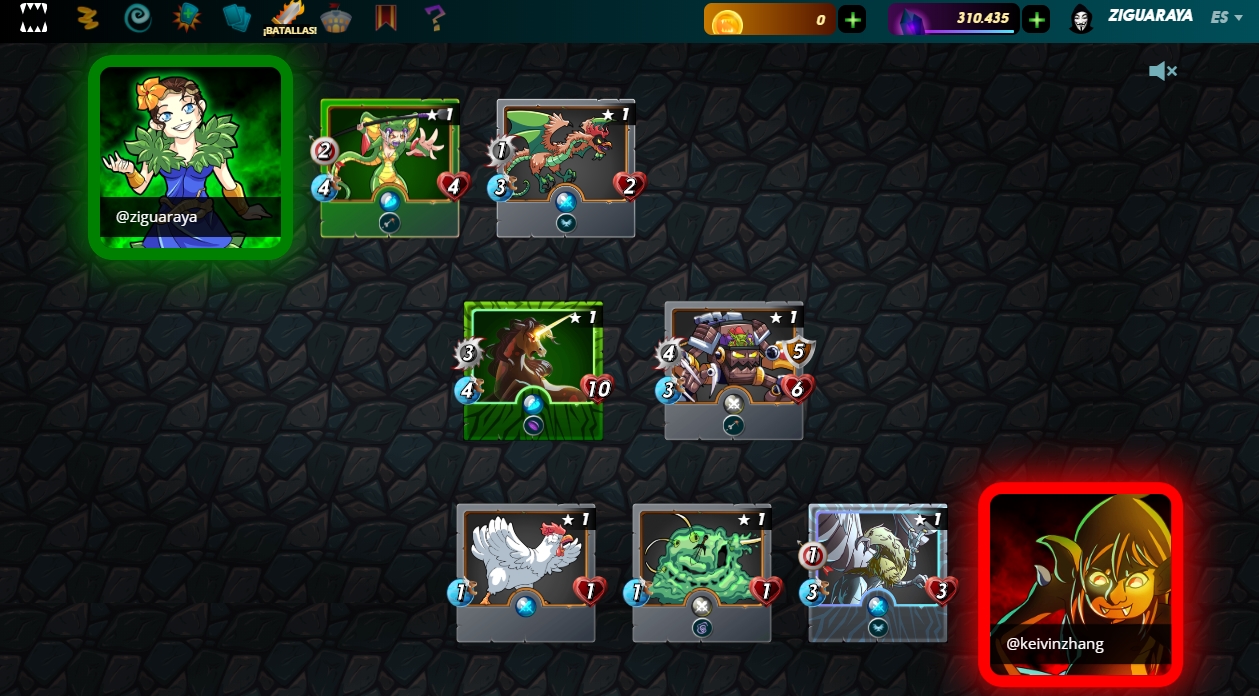Open the purple question mark help
Viewport: 1259px width, 696px height.
pyautogui.click(x=434, y=18)
